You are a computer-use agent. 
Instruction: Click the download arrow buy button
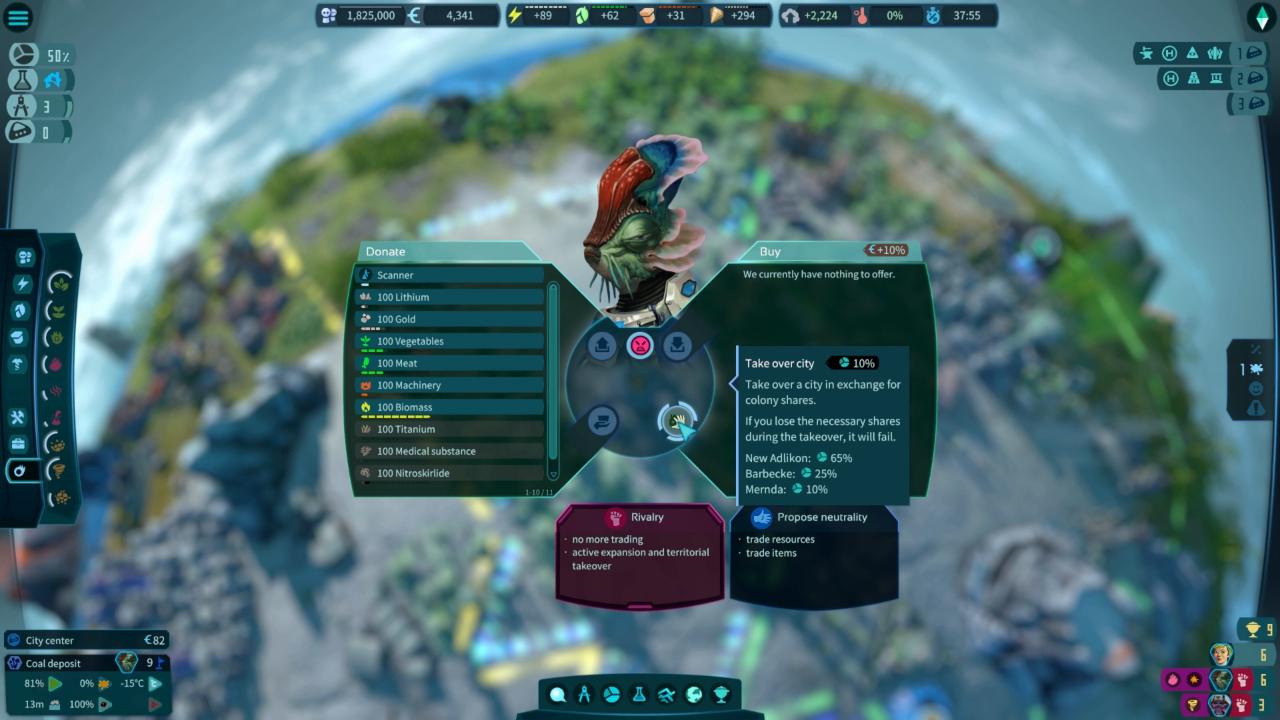[677, 345]
